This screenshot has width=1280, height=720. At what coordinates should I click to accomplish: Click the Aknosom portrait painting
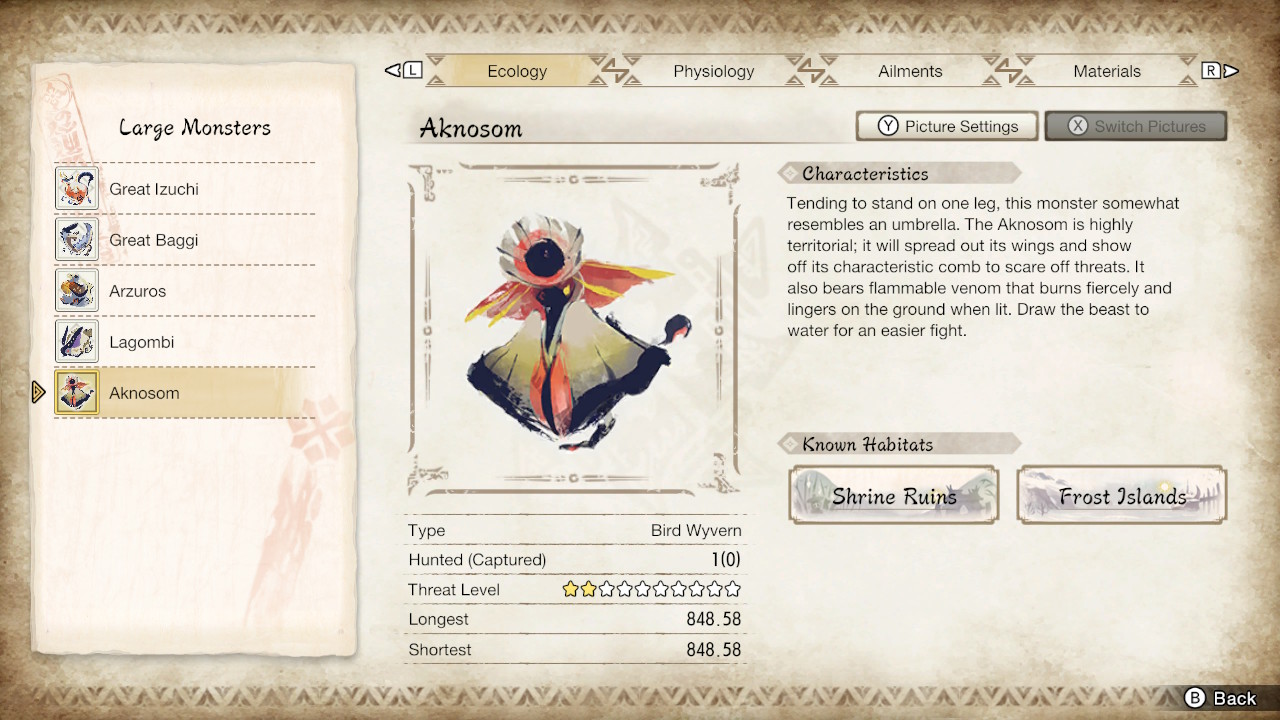(575, 330)
